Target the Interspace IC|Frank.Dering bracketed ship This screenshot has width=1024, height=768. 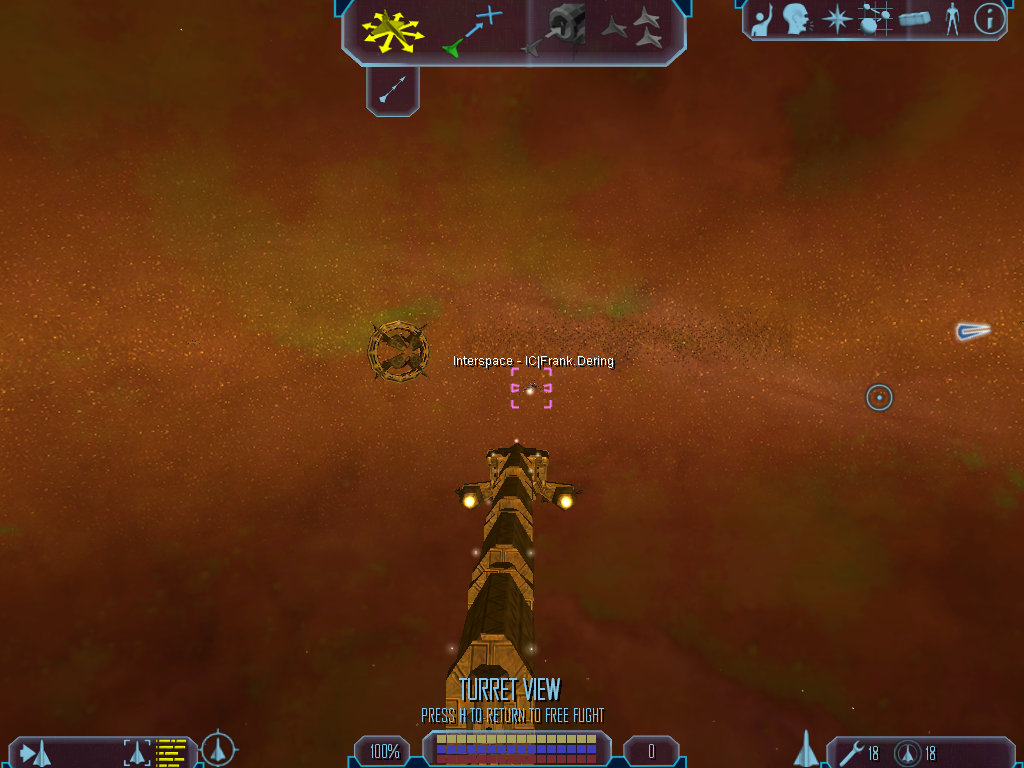coord(531,388)
